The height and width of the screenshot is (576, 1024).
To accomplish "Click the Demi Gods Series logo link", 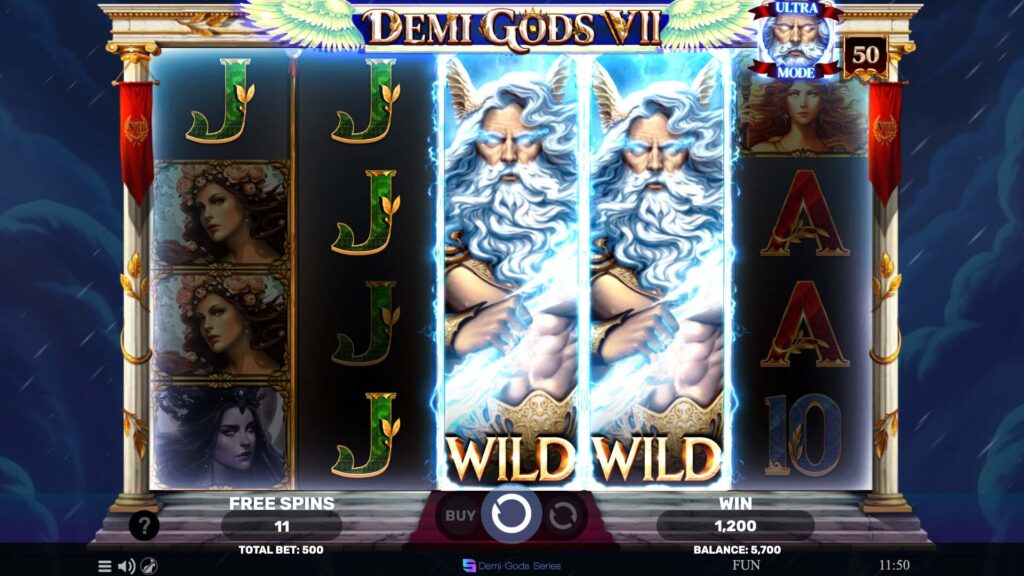I will click(x=511, y=565).
